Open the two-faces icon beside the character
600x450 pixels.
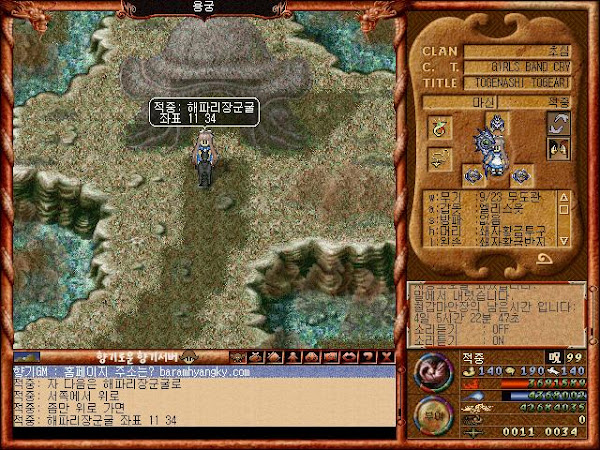[x=558, y=148]
